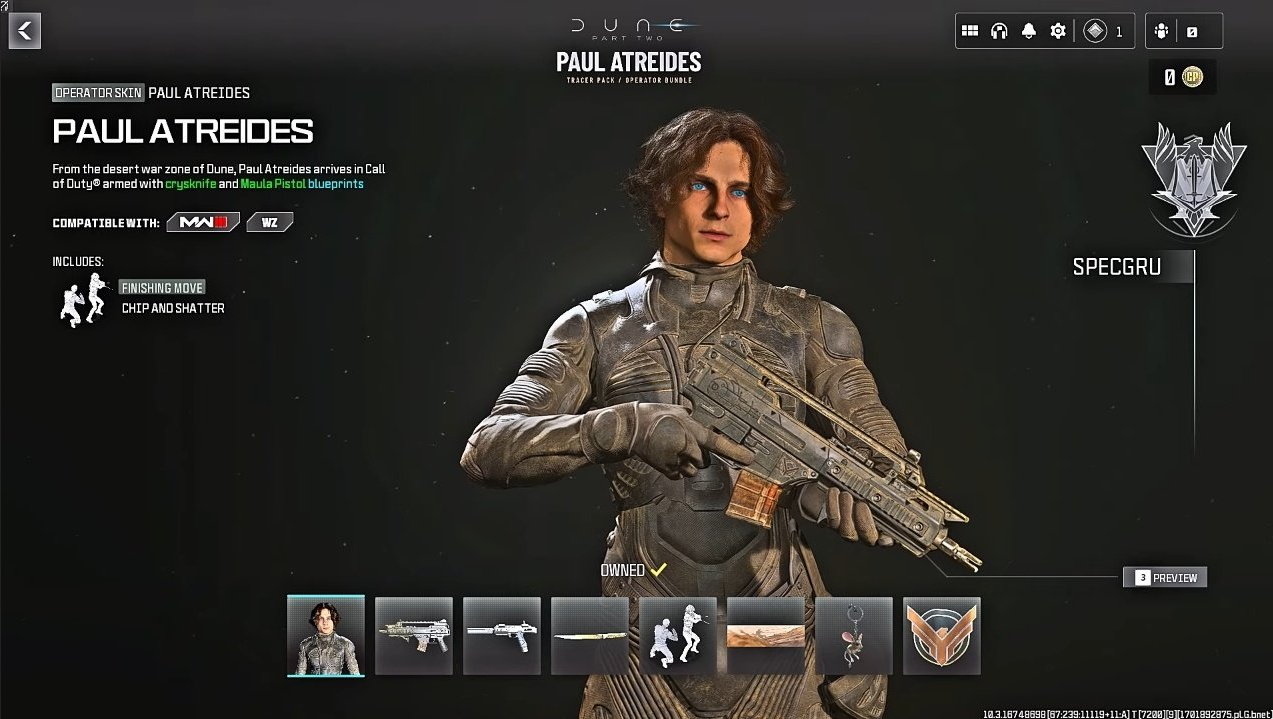
Task: Go back using the arrow button
Action: [25, 31]
